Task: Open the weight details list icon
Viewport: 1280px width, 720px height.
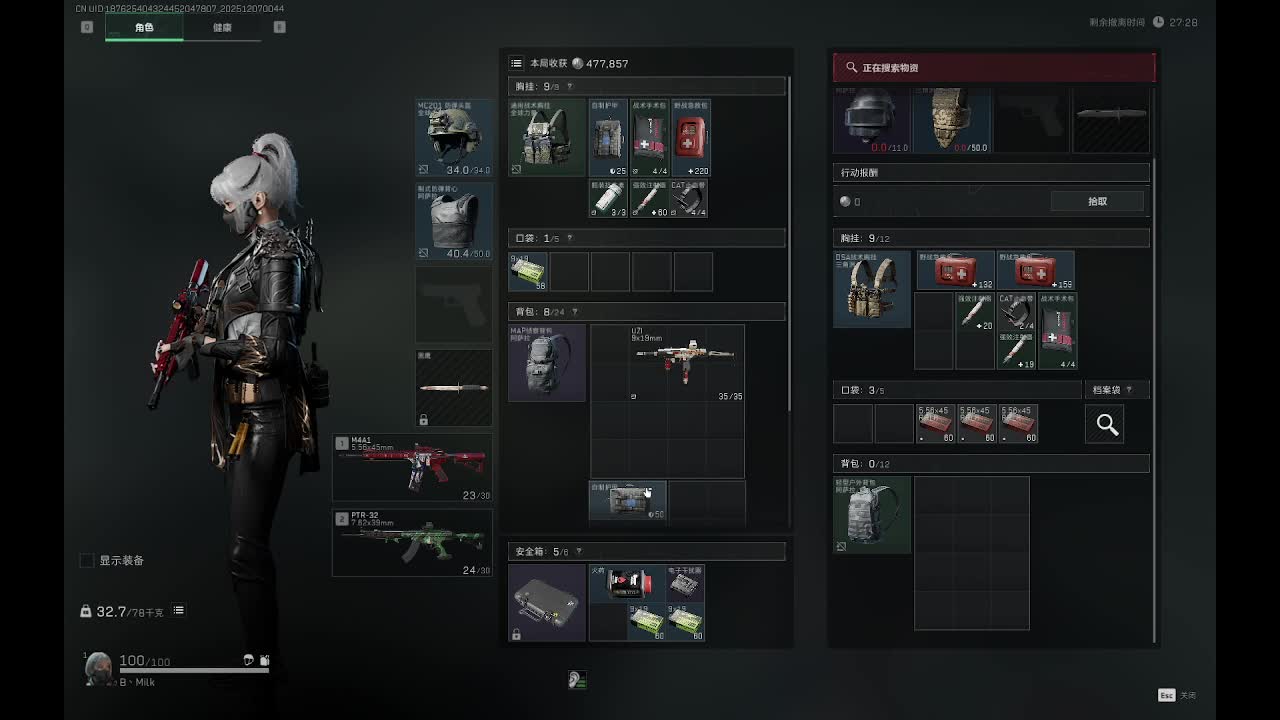Action: (x=179, y=611)
